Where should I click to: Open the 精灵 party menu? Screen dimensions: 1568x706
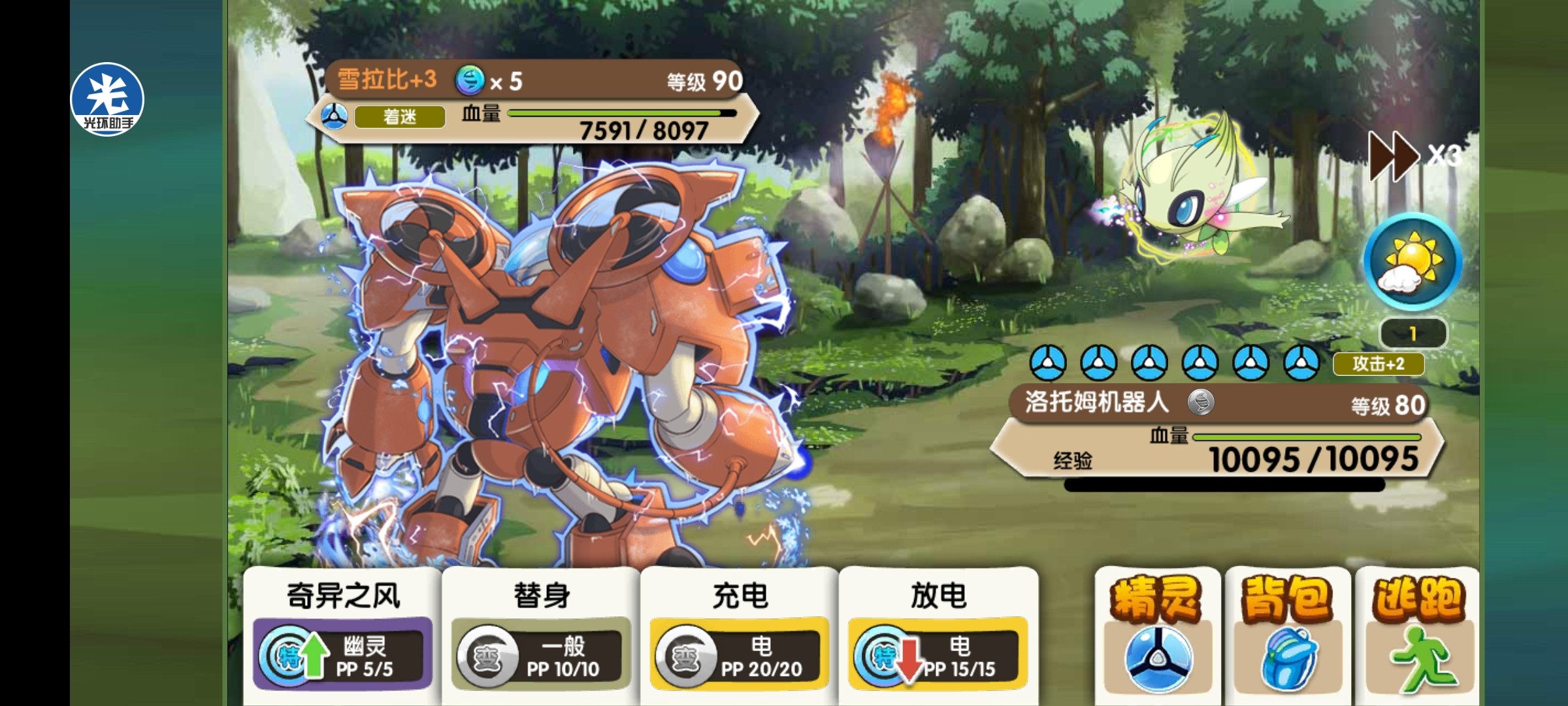point(1157,635)
